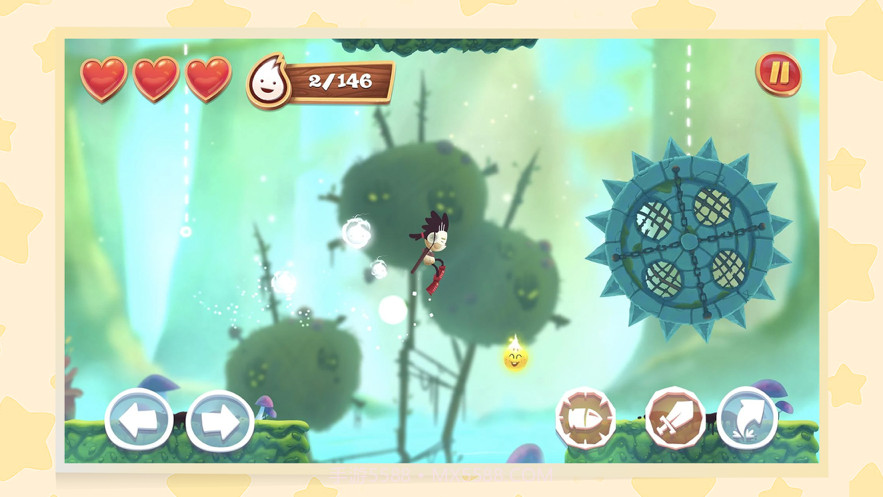Fire using the bullet shoot button
This screenshot has height=497, width=883.
[x=585, y=419]
